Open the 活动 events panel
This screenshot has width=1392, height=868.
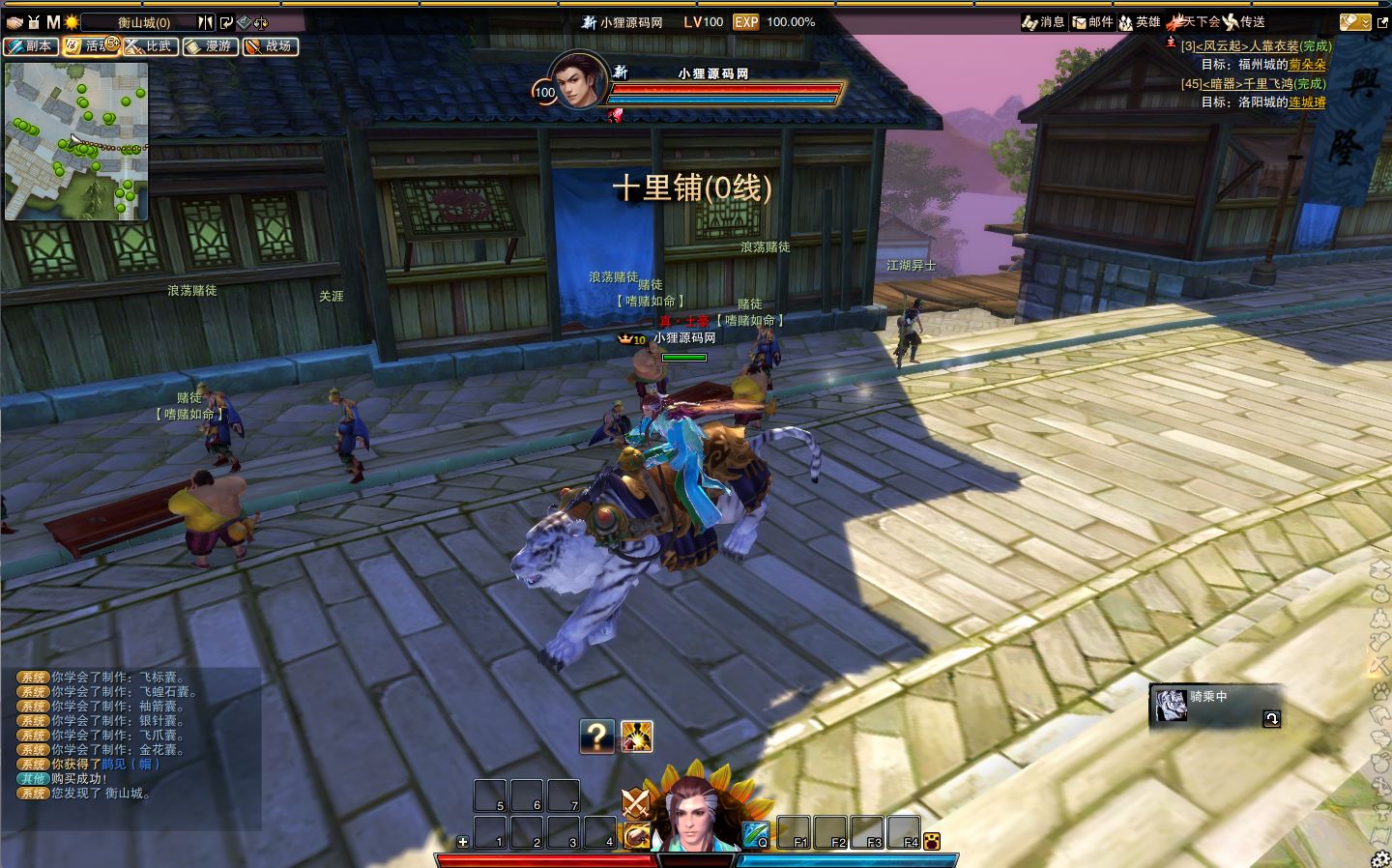[90, 46]
